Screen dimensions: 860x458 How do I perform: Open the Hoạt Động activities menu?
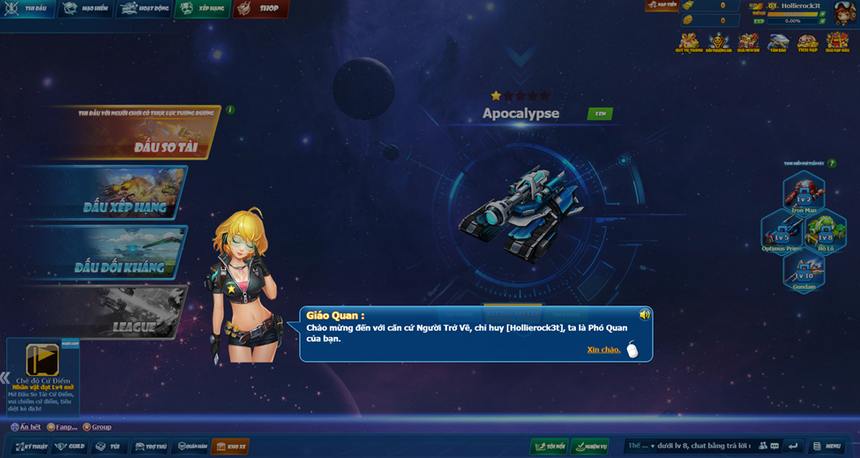pyautogui.click(x=144, y=9)
